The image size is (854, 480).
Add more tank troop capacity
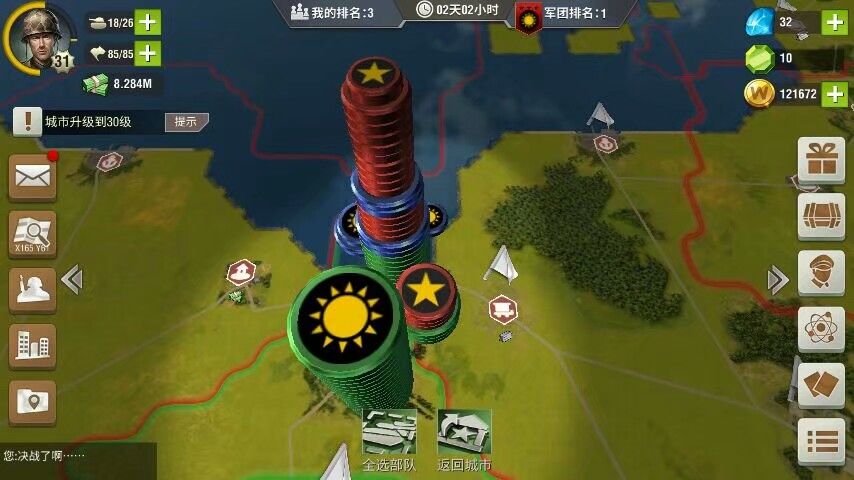tap(147, 22)
